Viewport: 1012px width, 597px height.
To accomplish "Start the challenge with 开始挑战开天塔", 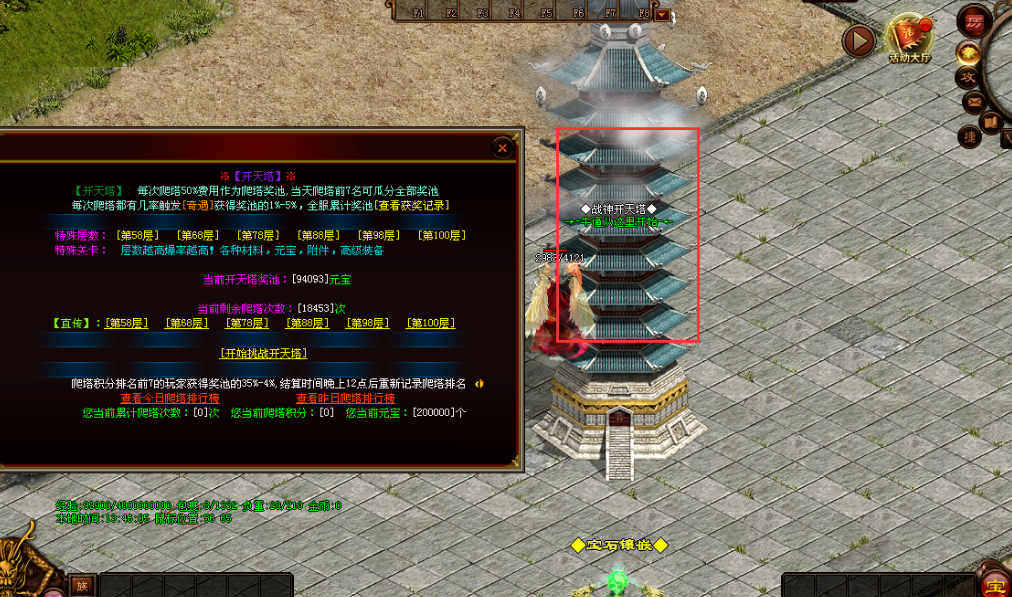I will pyautogui.click(x=263, y=353).
